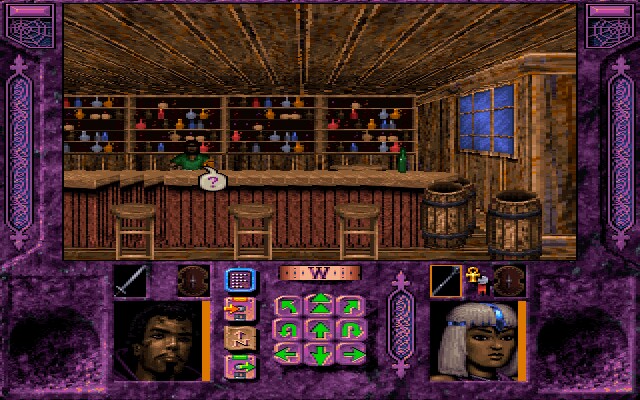Use the white-haired woman's staff weapon
The width and height of the screenshot is (640, 400).
446,281
